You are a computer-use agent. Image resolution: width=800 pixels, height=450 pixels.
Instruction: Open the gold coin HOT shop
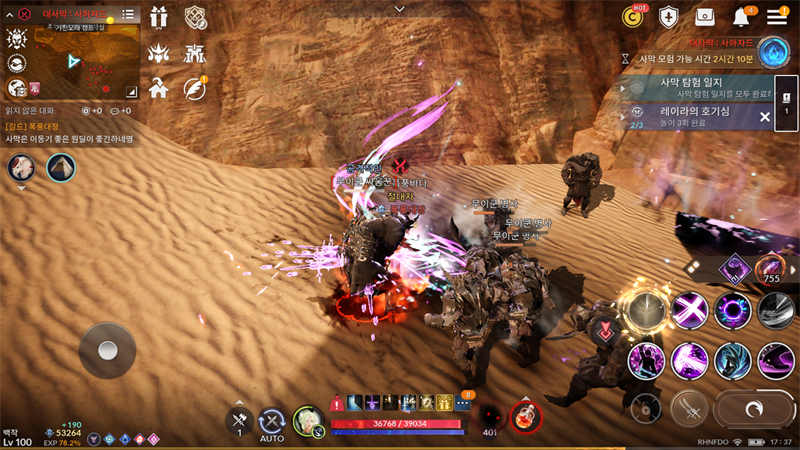pyautogui.click(x=633, y=16)
